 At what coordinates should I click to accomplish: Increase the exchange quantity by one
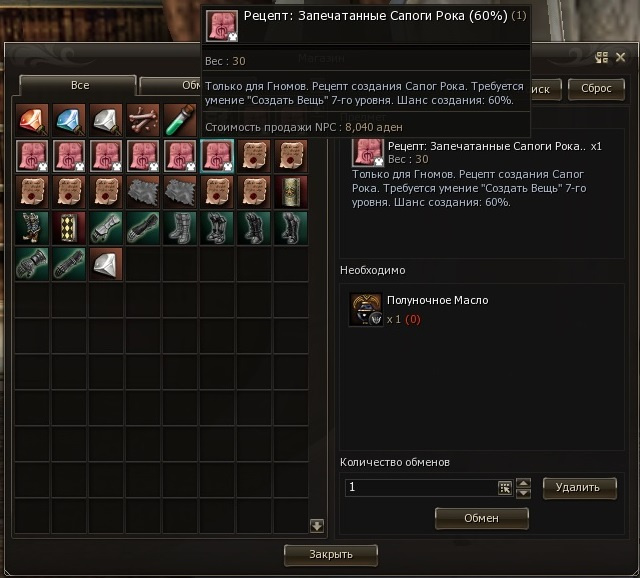point(523,482)
